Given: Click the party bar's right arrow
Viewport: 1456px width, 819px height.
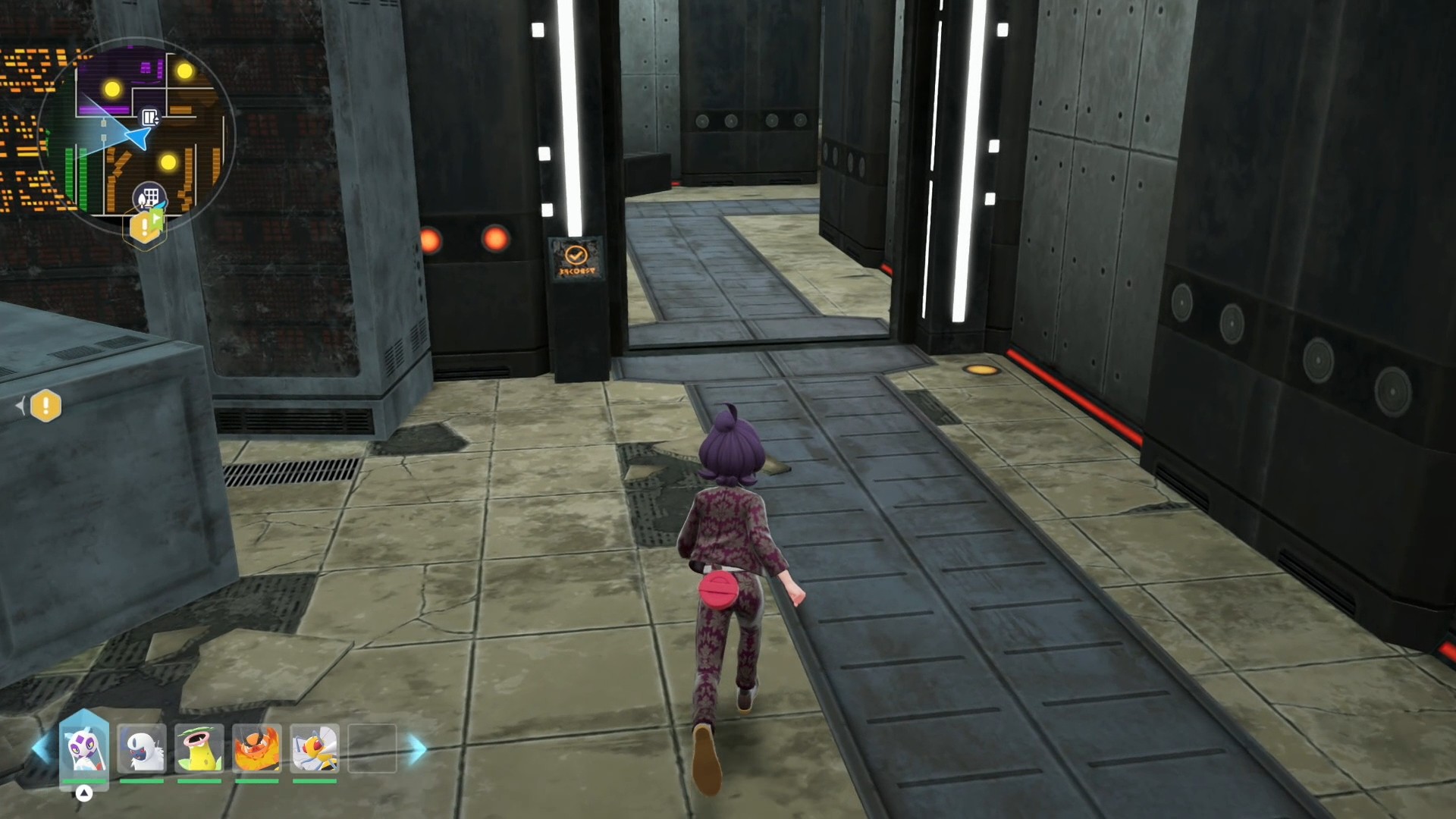Looking at the screenshot, I should [x=417, y=748].
